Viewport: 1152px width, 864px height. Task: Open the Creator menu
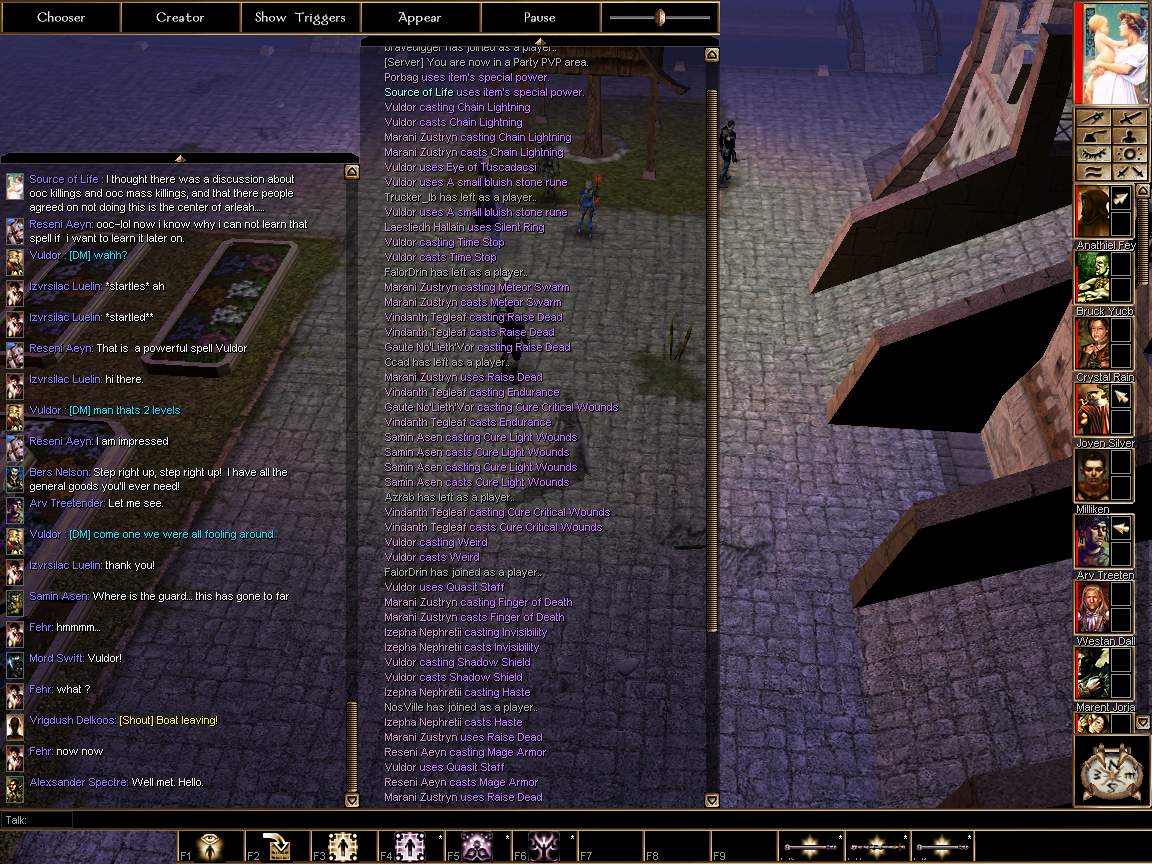coord(180,17)
